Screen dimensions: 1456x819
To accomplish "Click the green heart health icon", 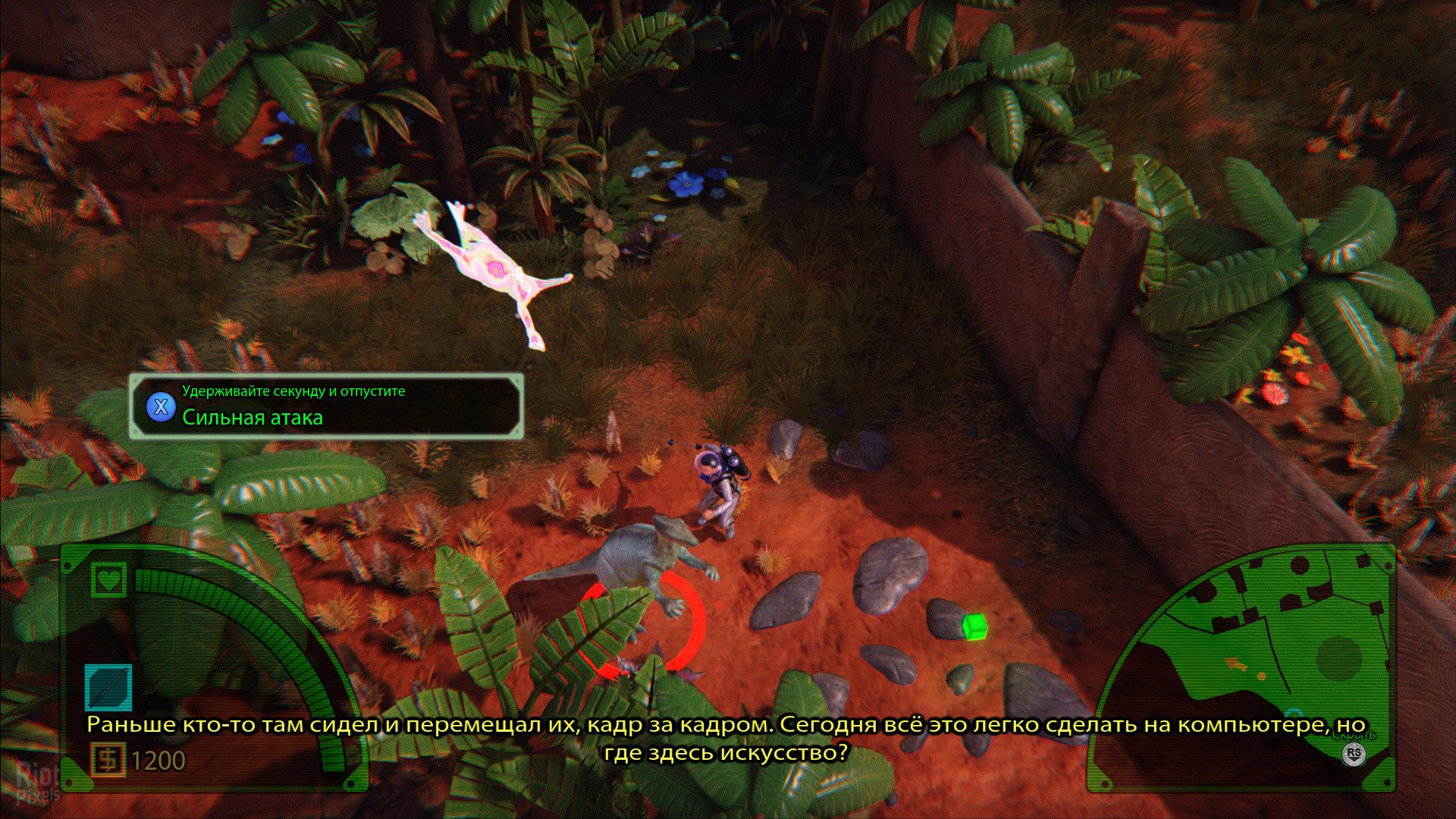I will pos(108,580).
